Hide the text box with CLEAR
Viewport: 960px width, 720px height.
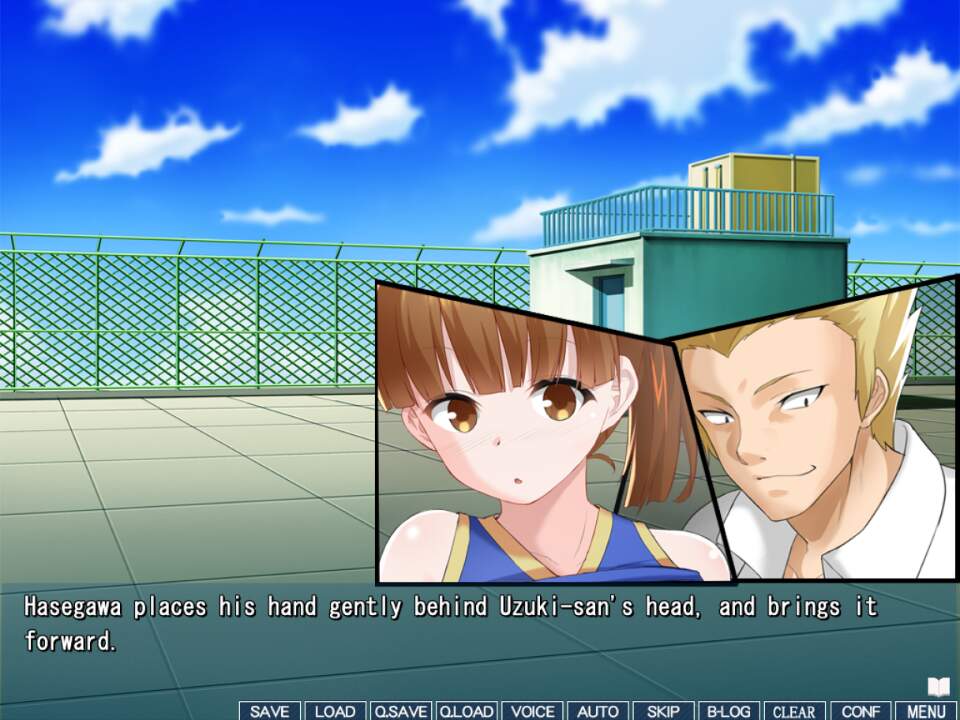[x=794, y=711]
